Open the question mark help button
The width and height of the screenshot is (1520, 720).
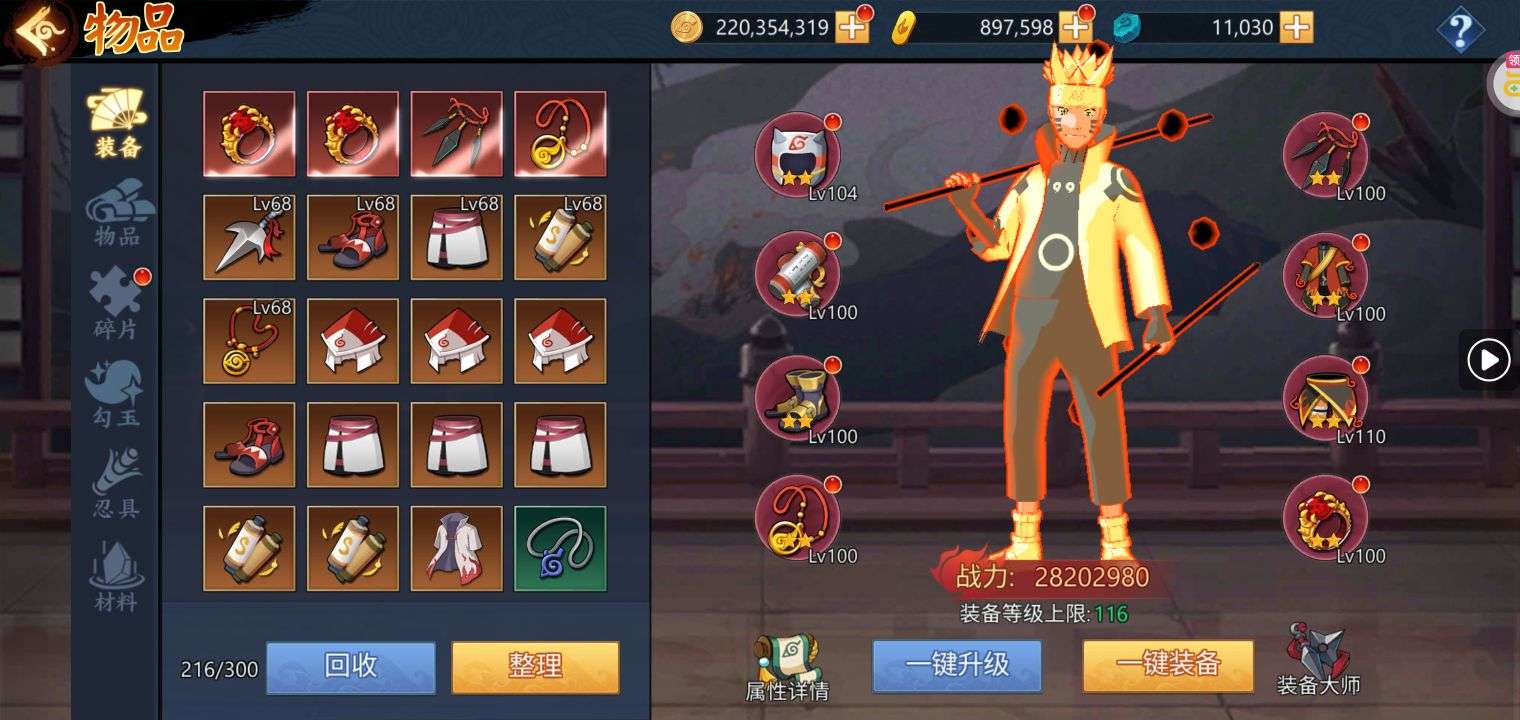coord(1459,31)
